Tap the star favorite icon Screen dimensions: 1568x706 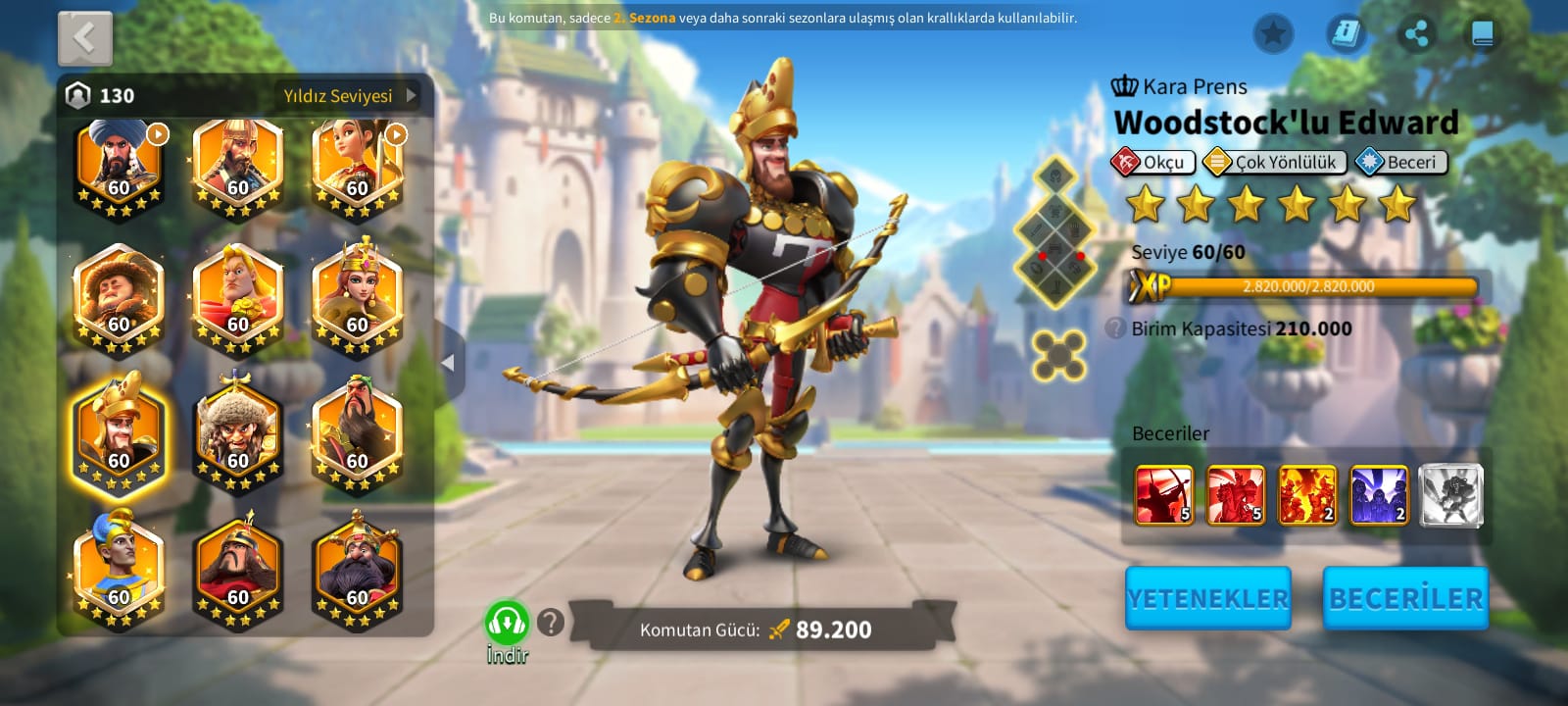(1273, 34)
